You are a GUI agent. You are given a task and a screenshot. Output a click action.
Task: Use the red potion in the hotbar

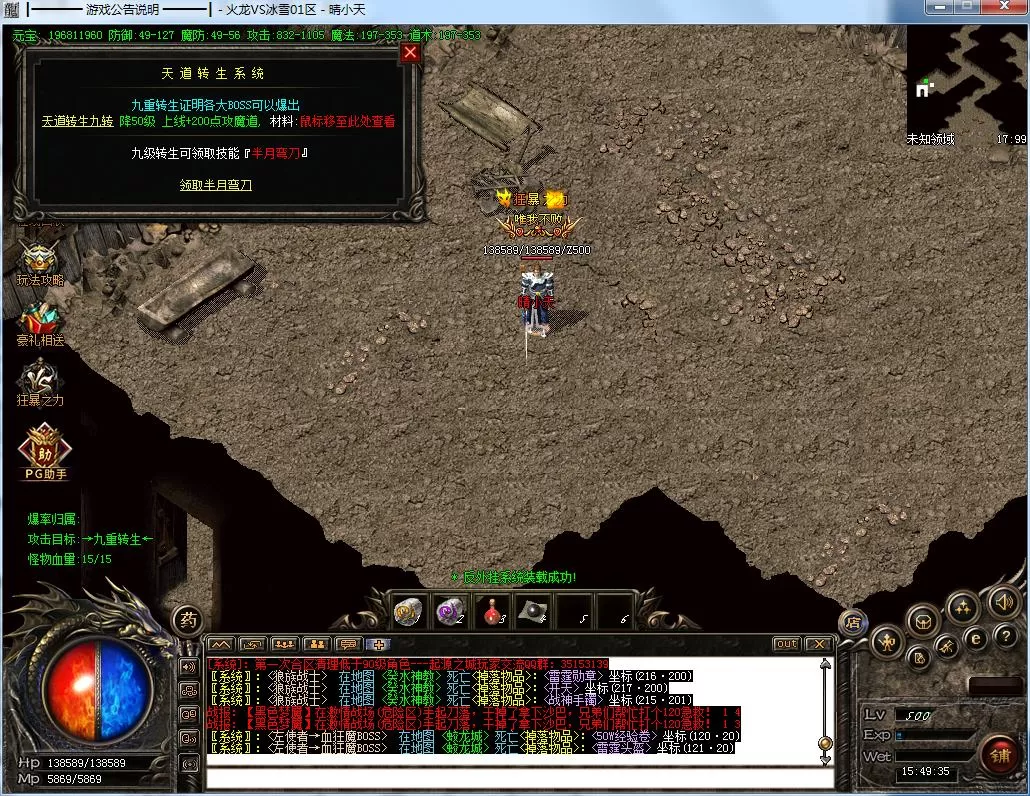[x=490, y=611]
